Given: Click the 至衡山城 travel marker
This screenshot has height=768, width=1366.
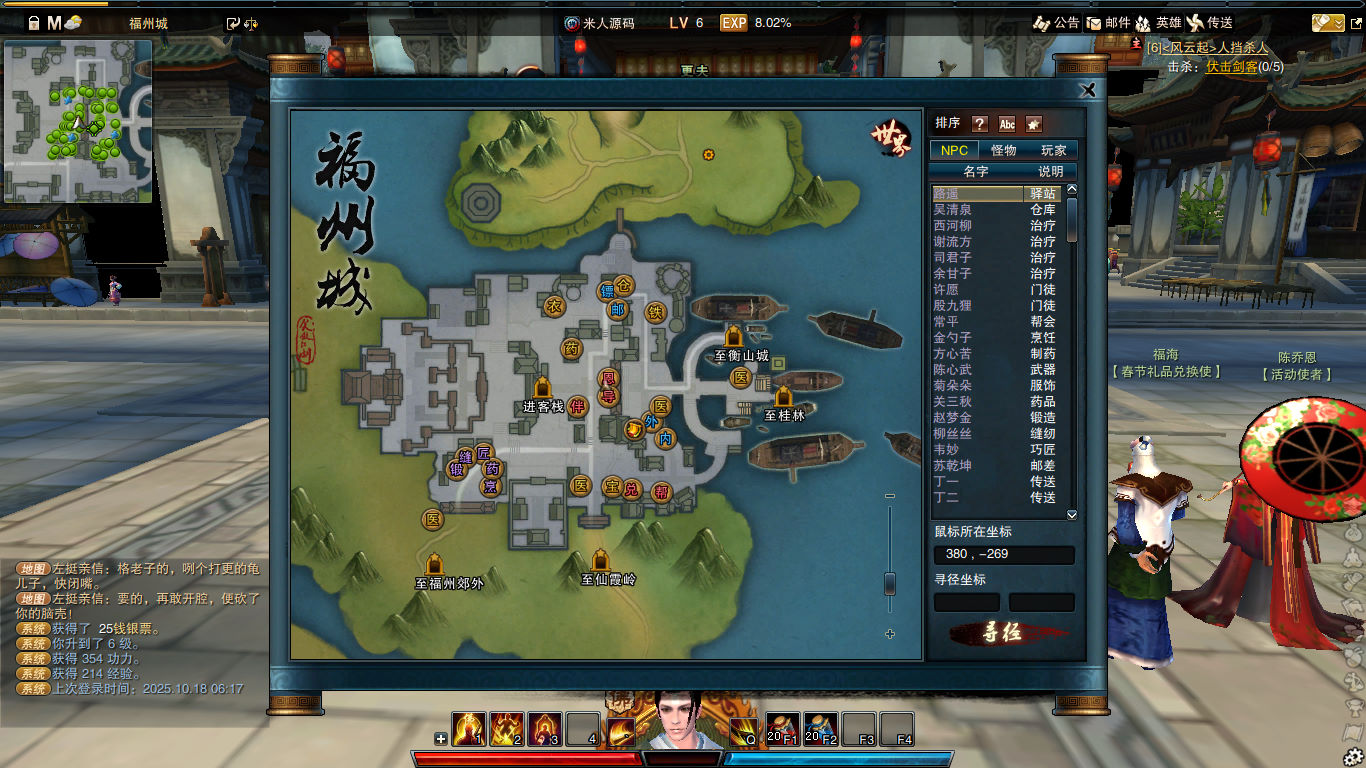Looking at the screenshot, I should [x=735, y=337].
